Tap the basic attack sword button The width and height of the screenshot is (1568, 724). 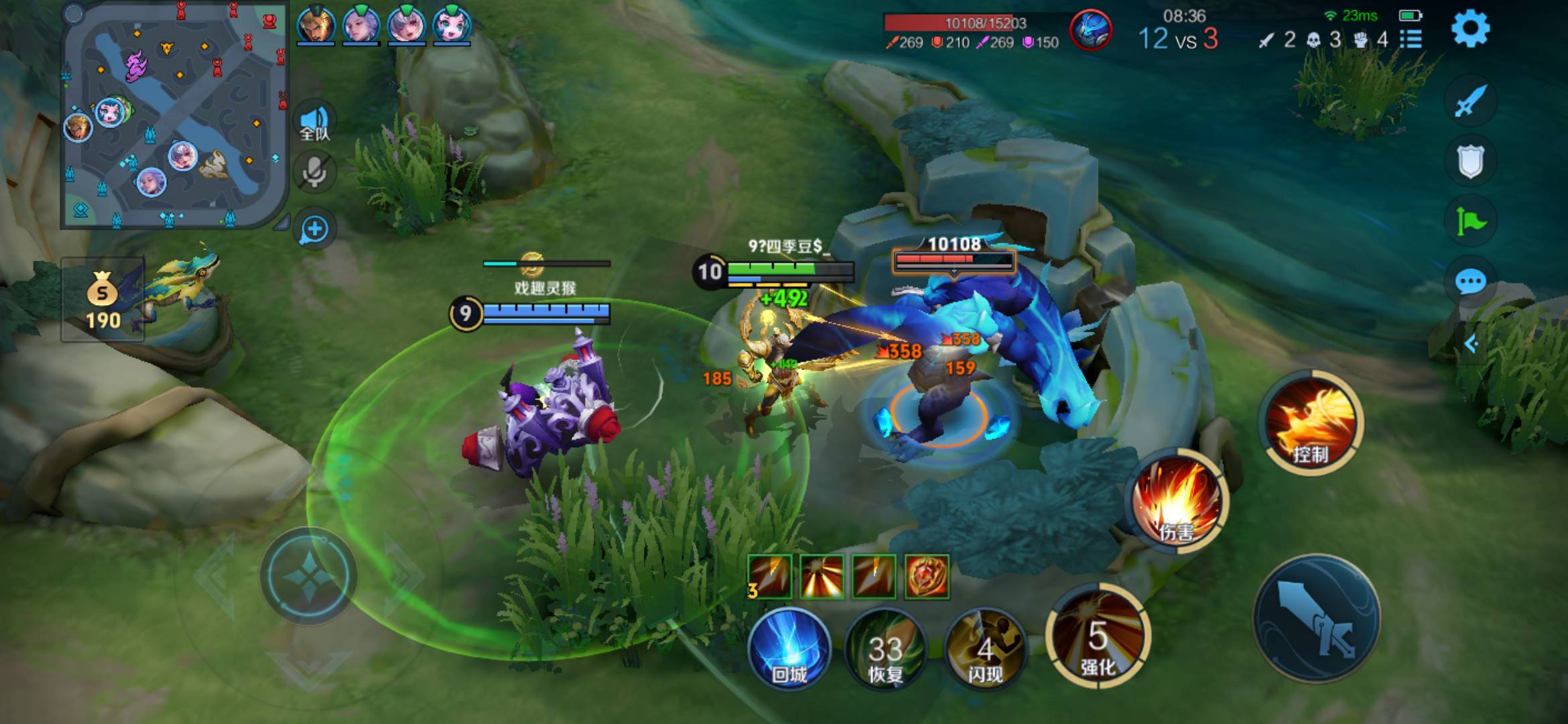coord(1317,617)
